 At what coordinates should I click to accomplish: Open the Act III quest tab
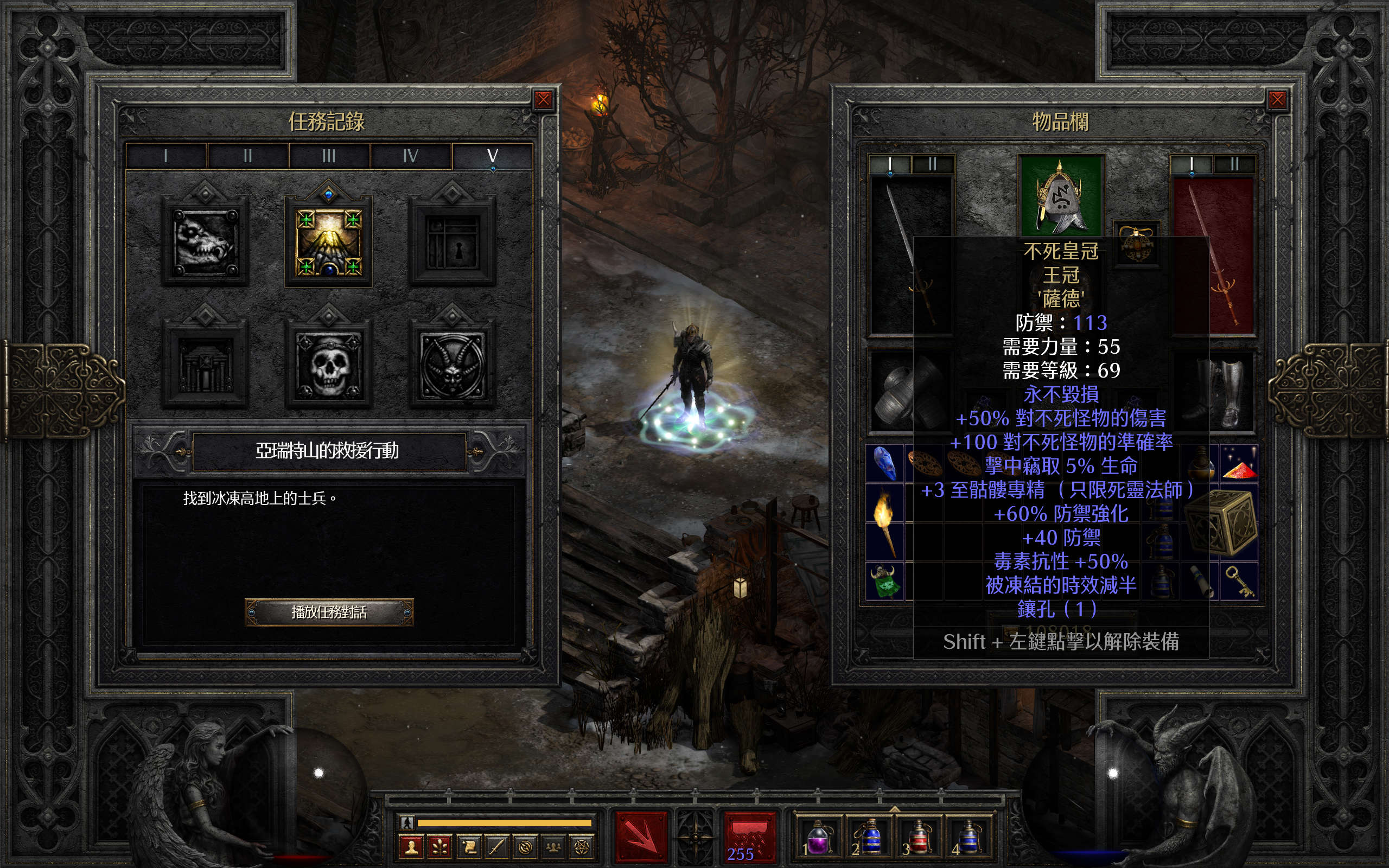(x=329, y=156)
